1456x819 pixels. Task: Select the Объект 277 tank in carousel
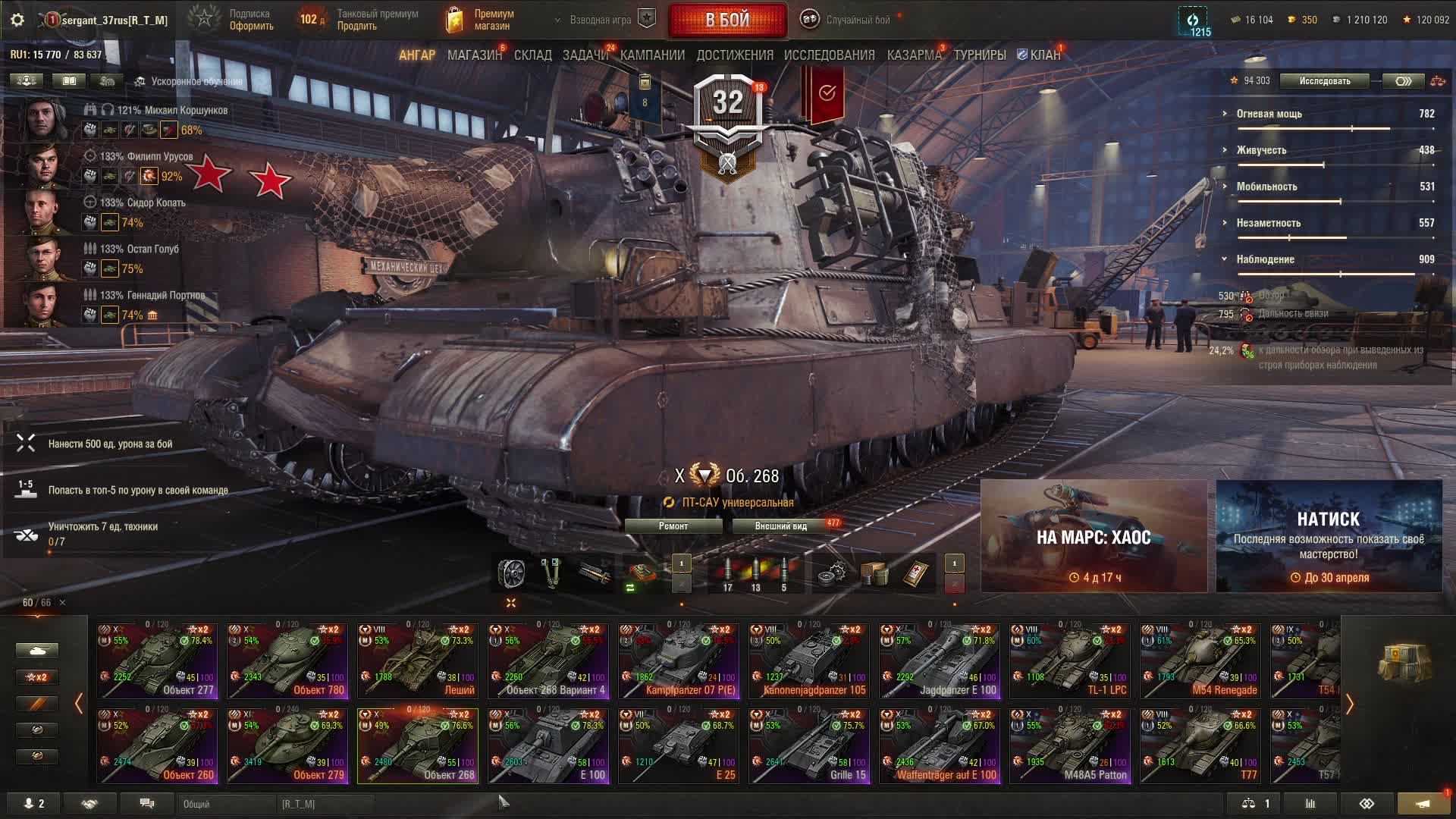click(x=157, y=661)
